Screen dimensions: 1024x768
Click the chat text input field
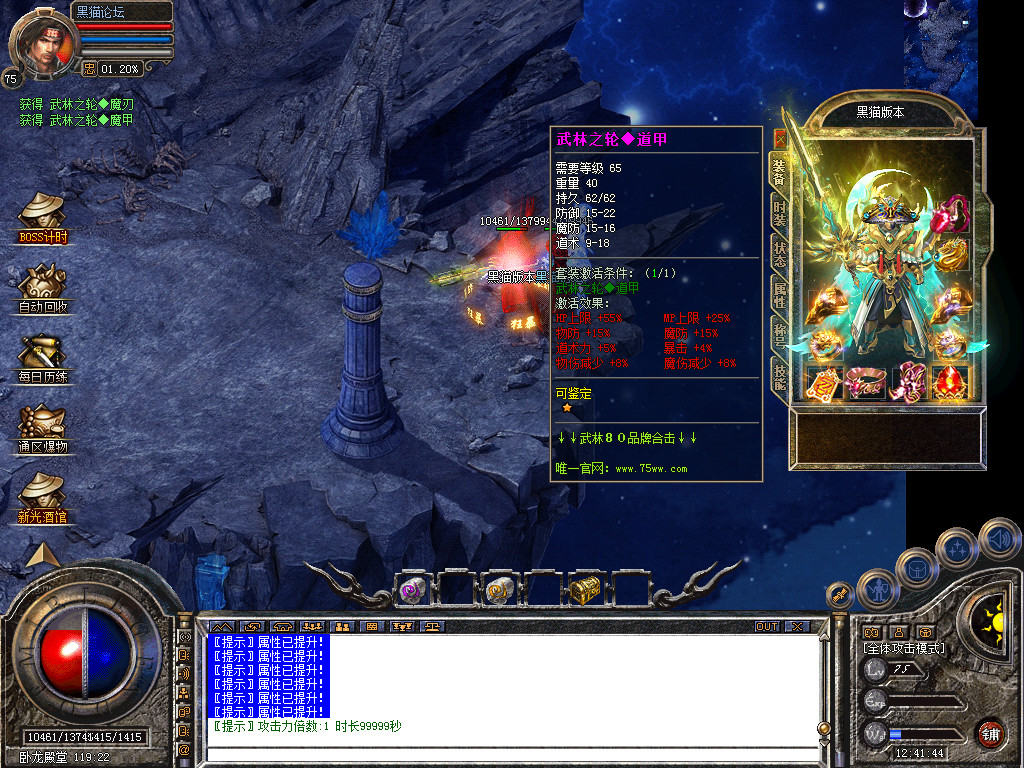tap(510, 751)
